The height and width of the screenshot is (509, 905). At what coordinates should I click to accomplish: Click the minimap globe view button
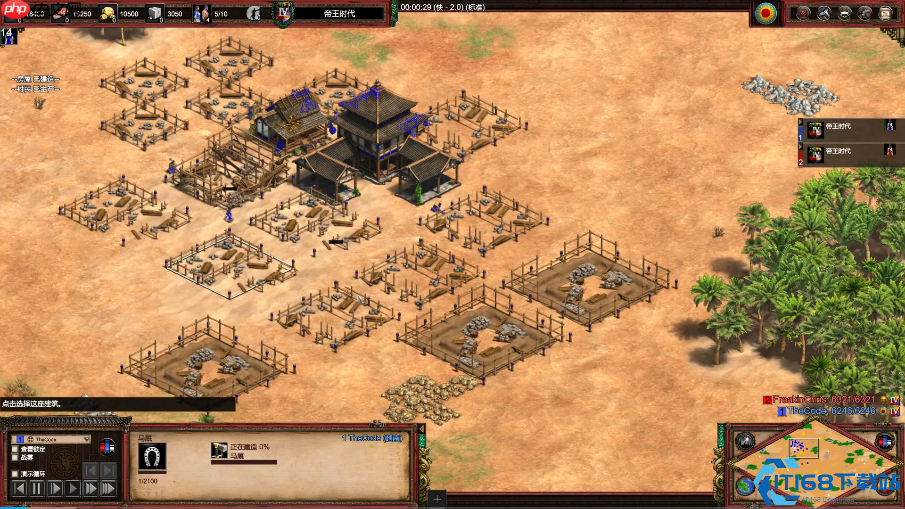(x=743, y=485)
